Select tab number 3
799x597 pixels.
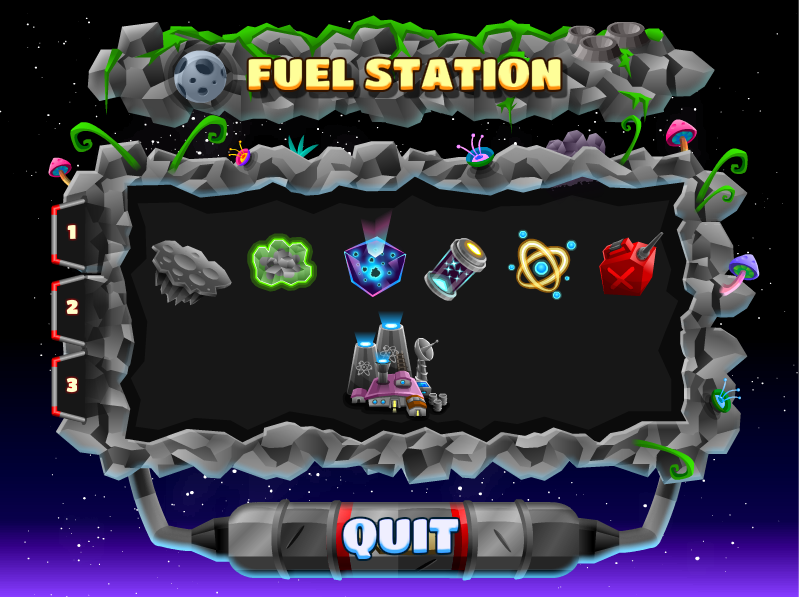pyautogui.click(x=72, y=384)
